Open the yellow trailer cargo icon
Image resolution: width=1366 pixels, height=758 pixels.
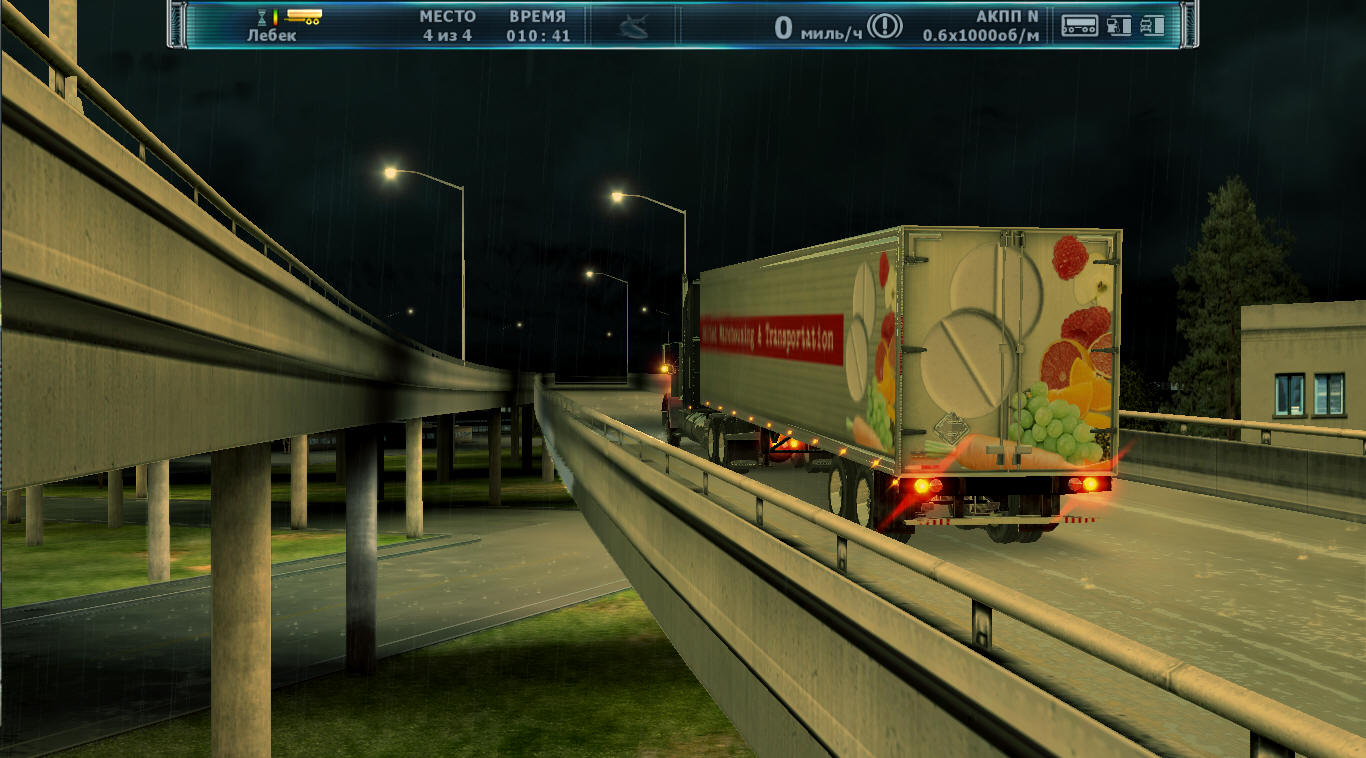303,17
